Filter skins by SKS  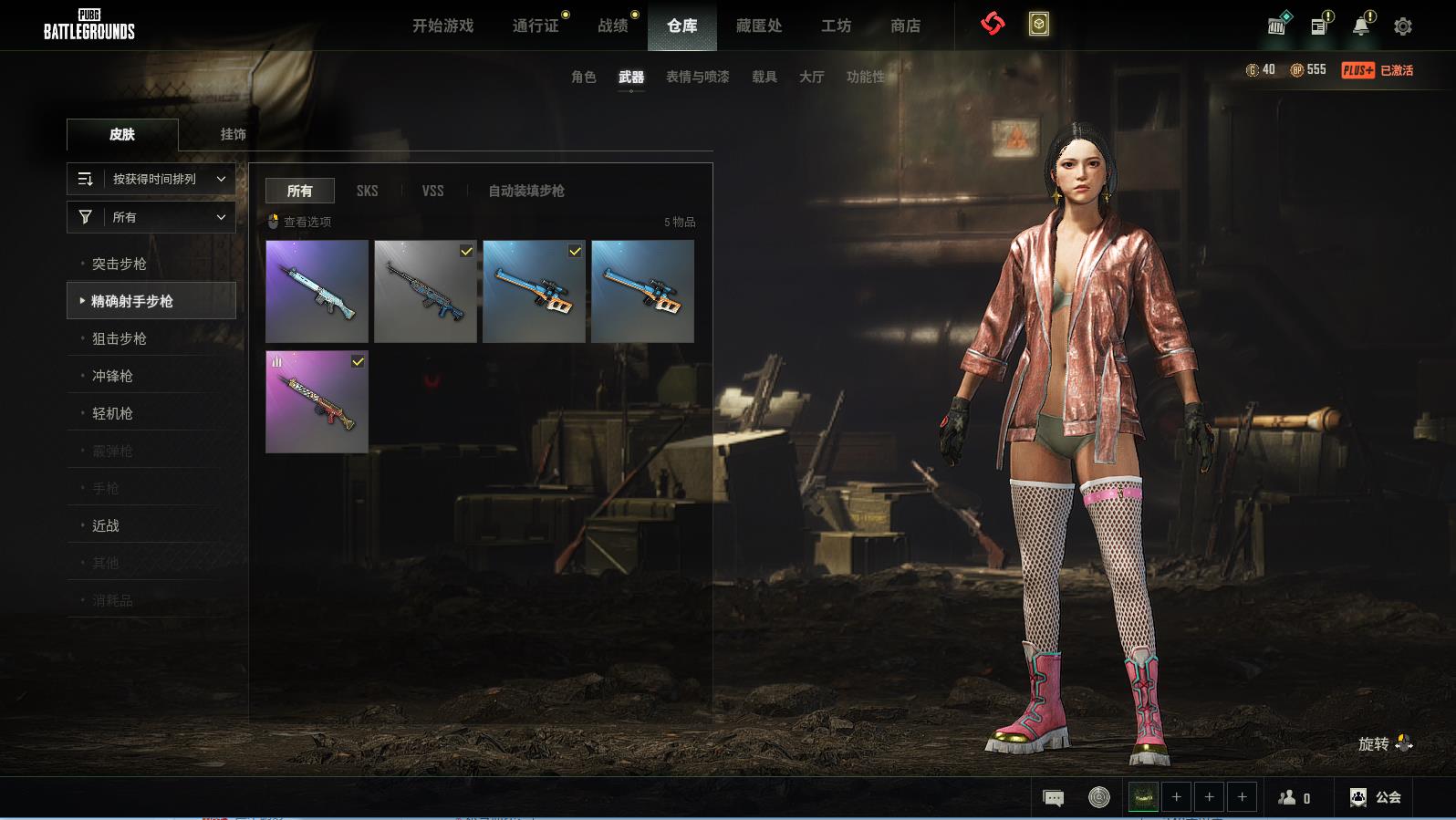pyautogui.click(x=367, y=191)
